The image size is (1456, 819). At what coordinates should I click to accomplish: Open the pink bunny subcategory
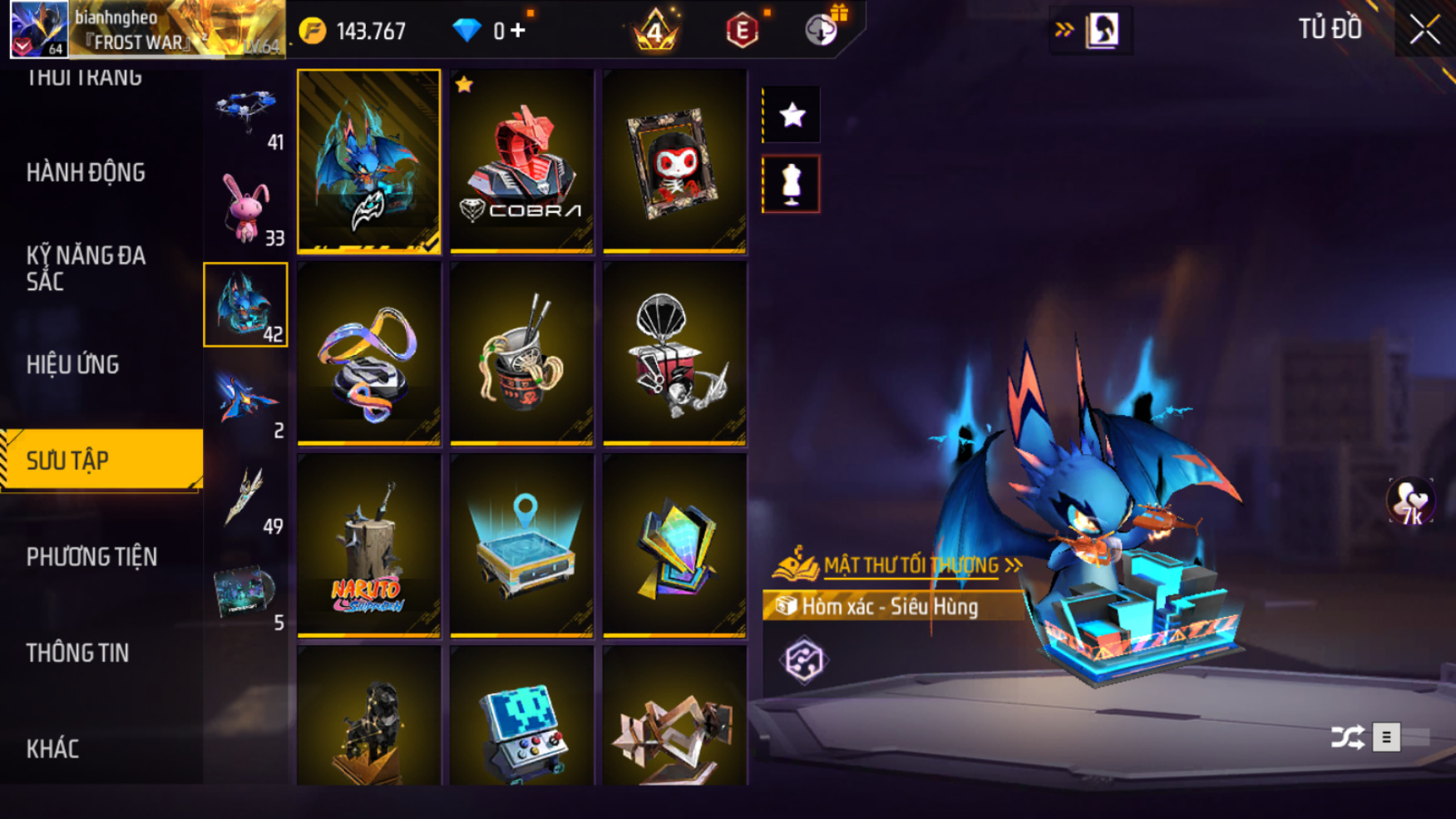tap(245, 209)
